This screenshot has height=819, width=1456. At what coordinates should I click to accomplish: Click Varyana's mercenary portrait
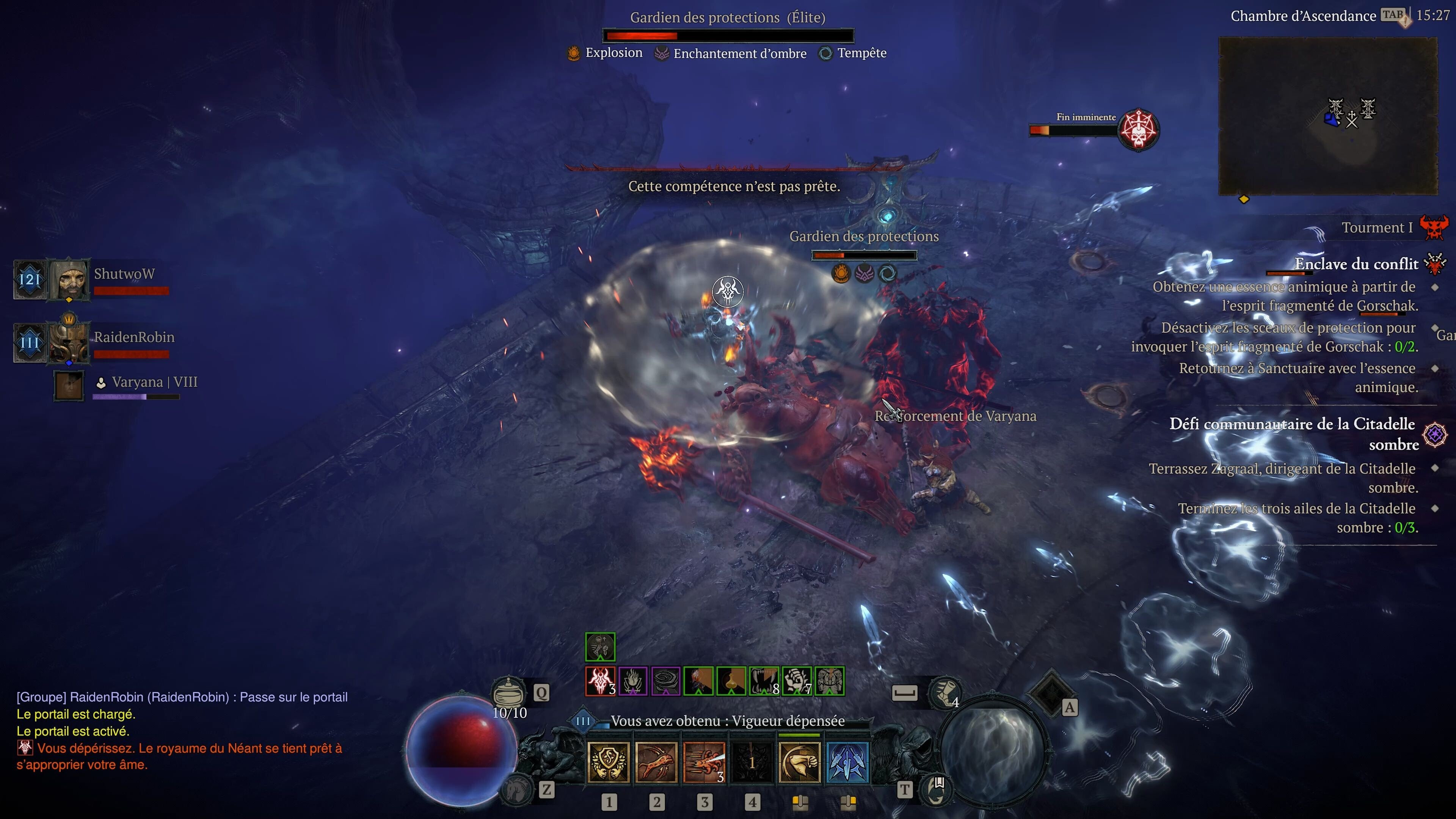point(69,386)
